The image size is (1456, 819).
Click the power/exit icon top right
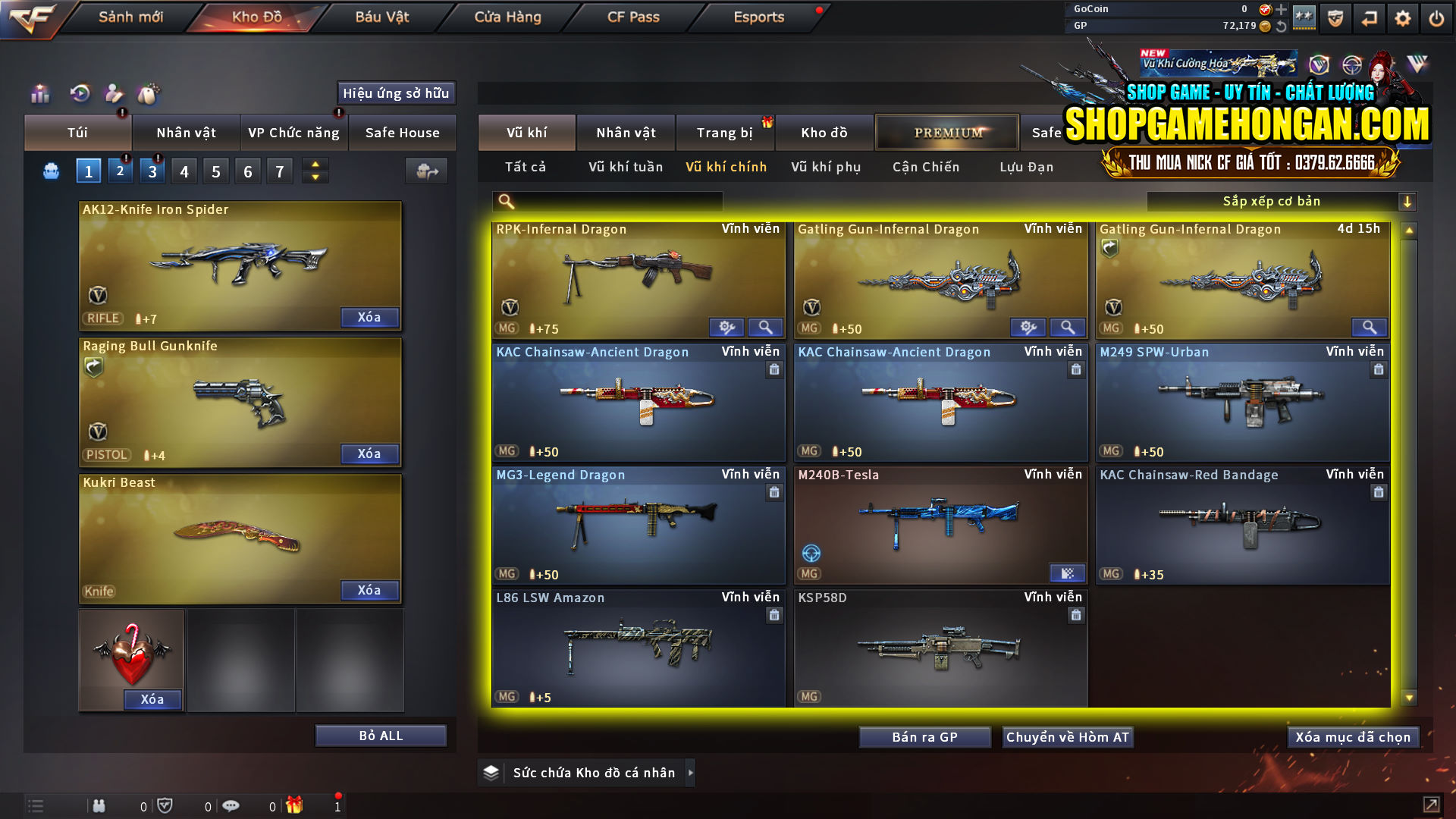pyautogui.click(x=1436, y=17)
